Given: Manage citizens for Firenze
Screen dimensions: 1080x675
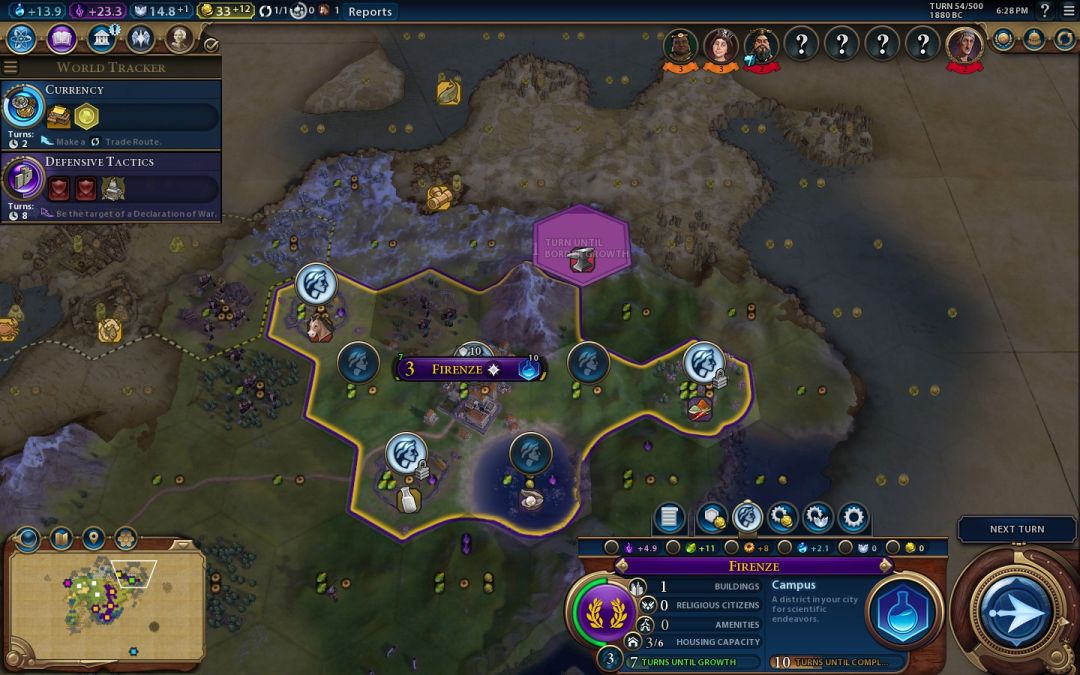Looking at the screenshot, I should [x=746, y=518].
